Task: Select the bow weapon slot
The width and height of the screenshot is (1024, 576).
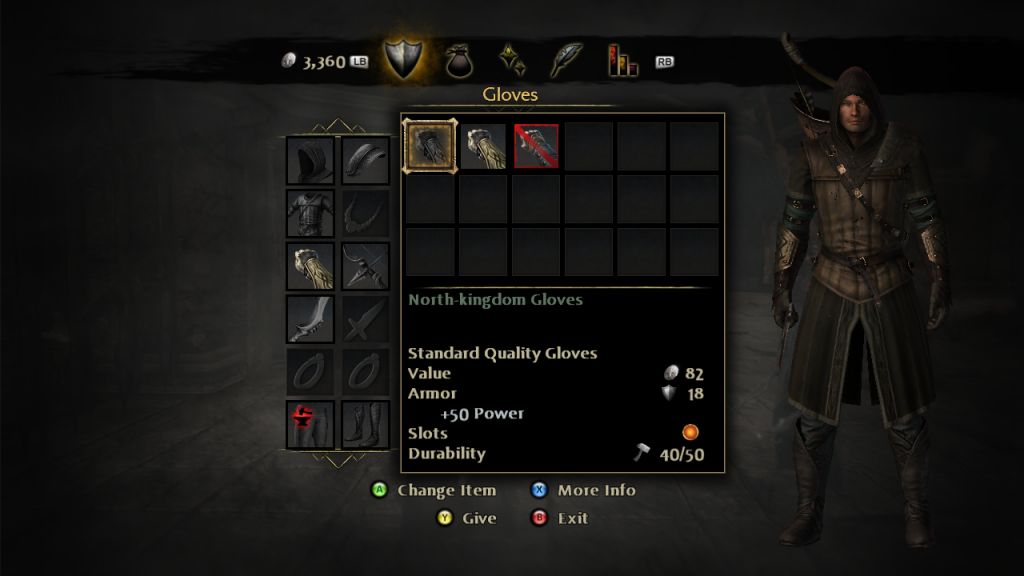Action: (x=365, y=266)
